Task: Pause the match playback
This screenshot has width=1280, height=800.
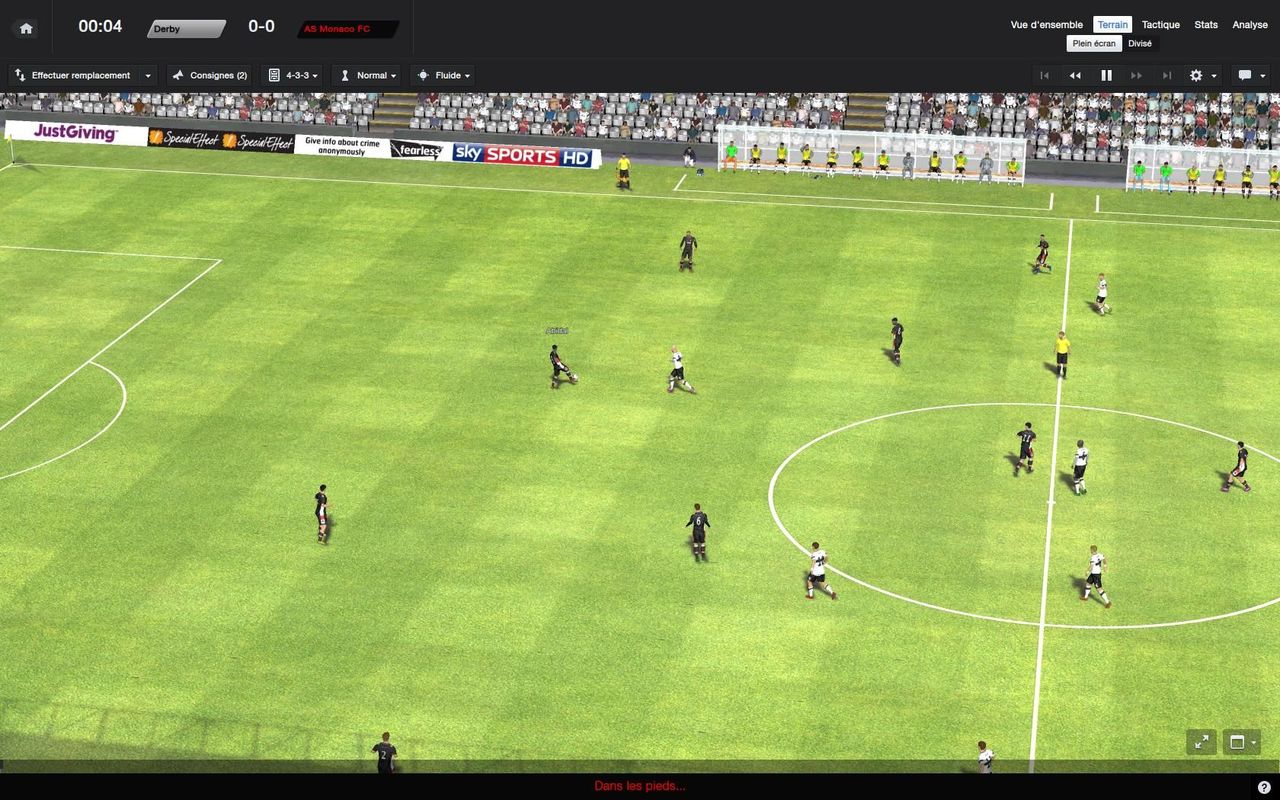Action: pos(1106,75)
